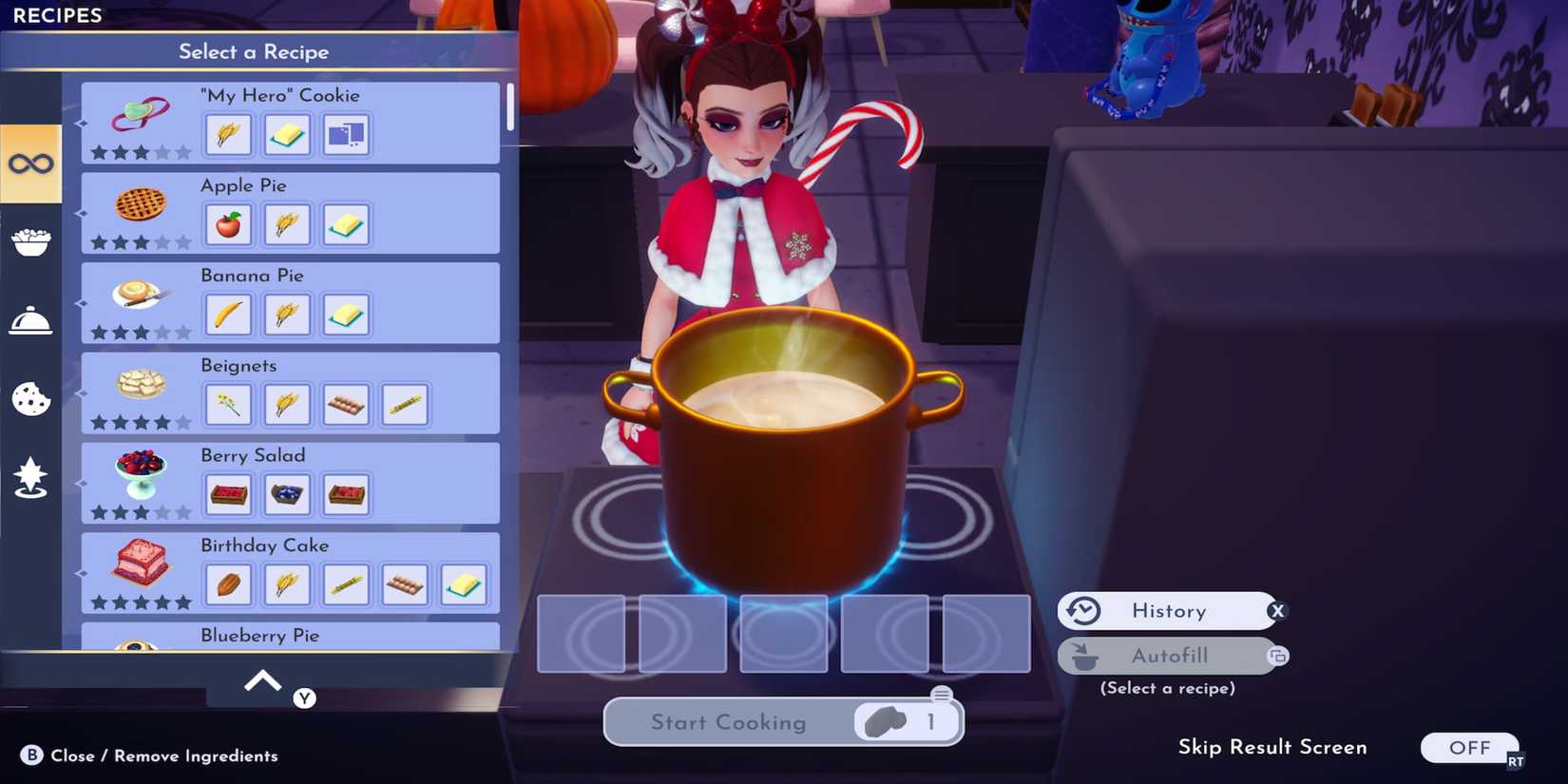Select the infinity all-recipes category icon

point(30,162)
